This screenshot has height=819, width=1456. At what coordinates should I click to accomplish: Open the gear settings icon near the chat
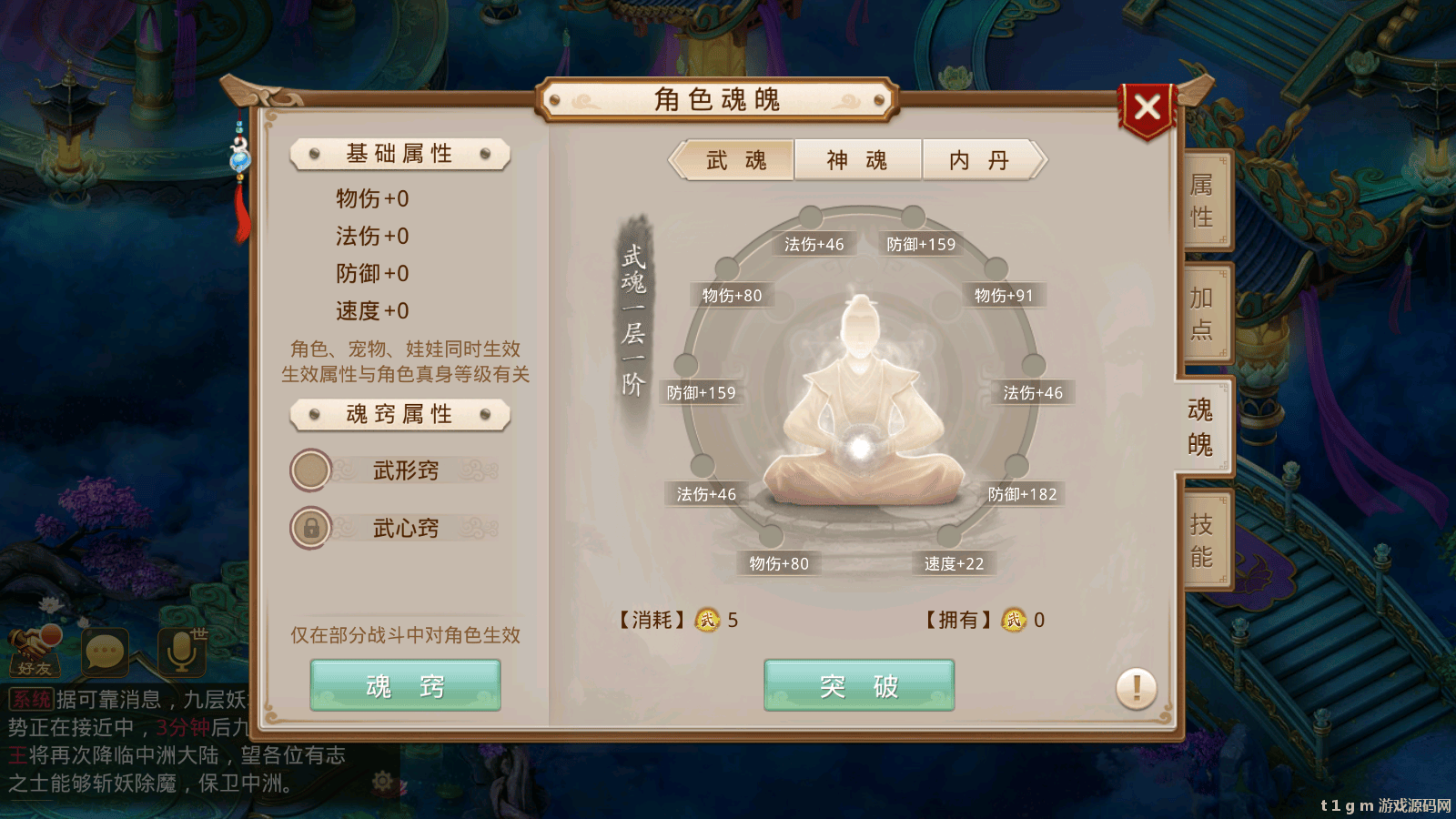382,781
